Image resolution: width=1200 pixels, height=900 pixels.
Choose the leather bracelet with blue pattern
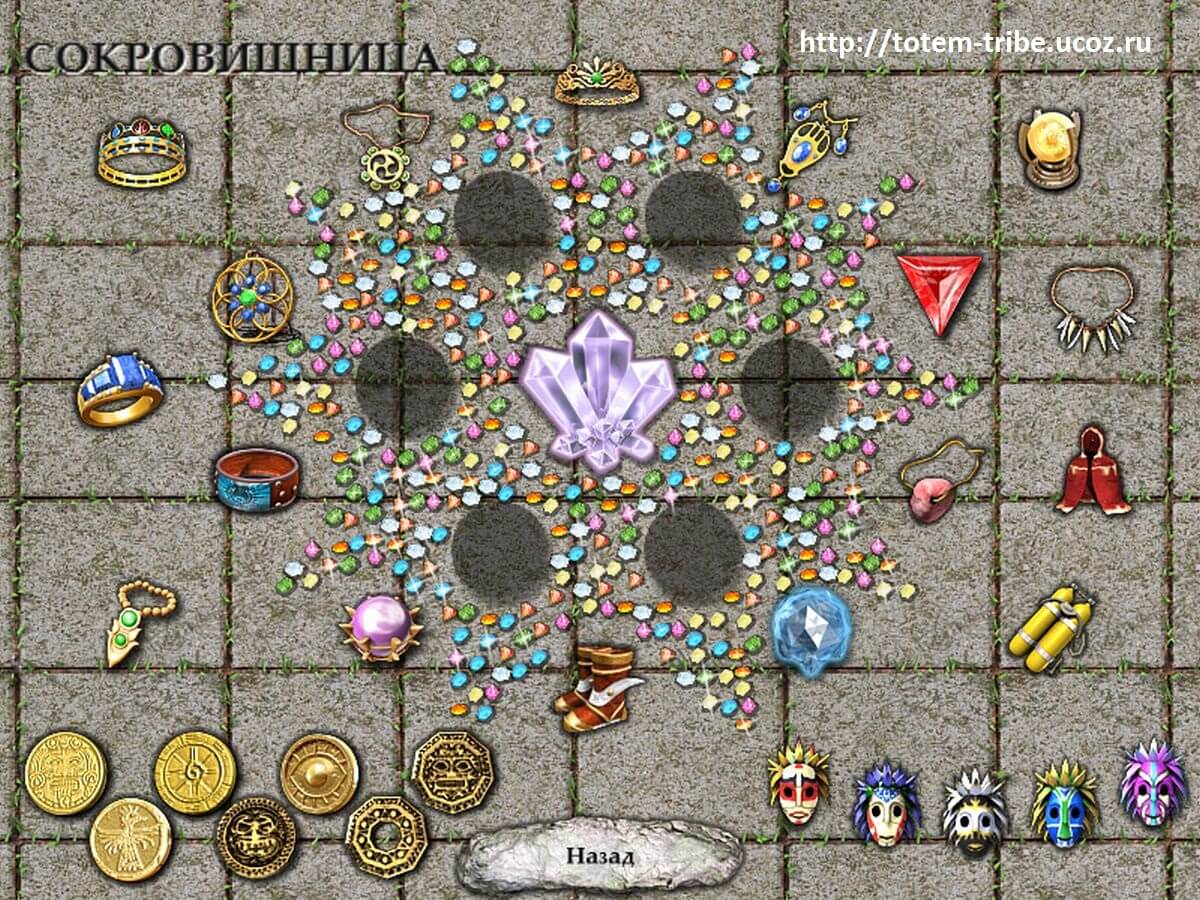point(257,478)
